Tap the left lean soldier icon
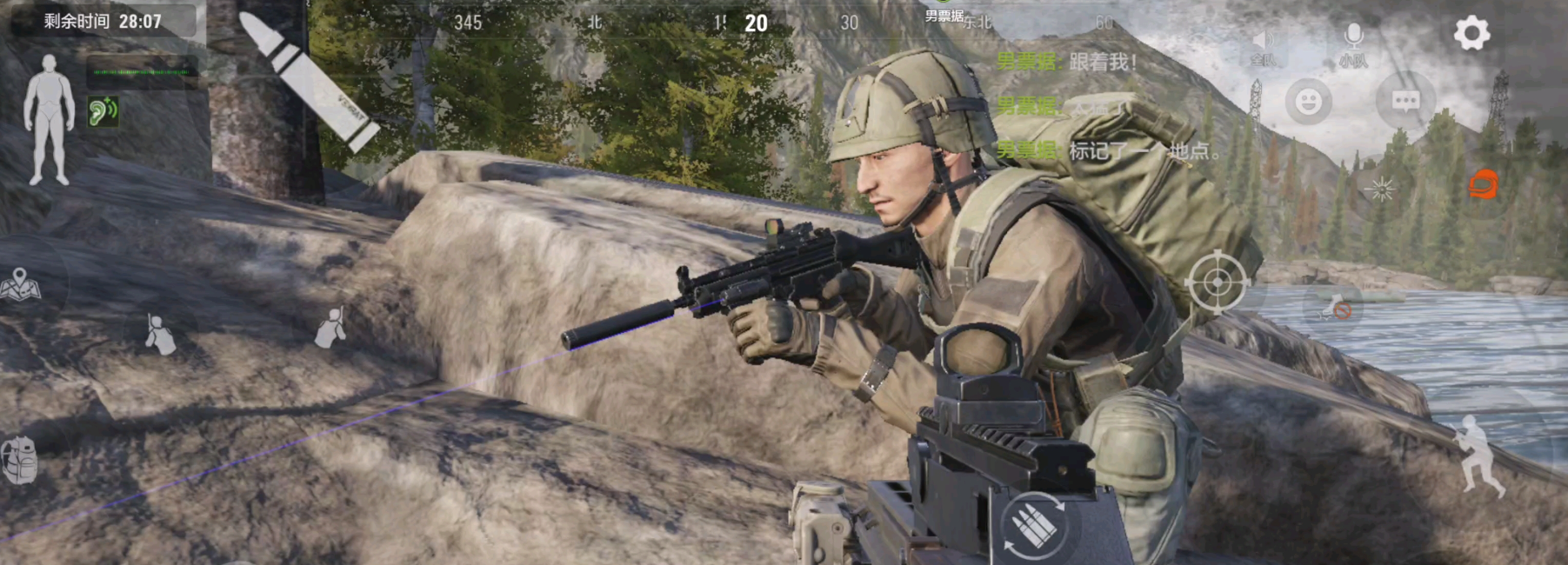Viewport: 1568px width, 565px height. [x=158, y=334]
